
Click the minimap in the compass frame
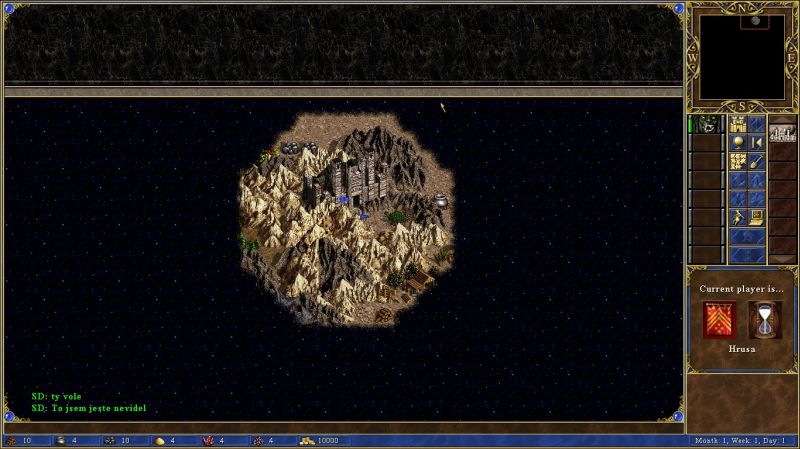pos(740,56)
